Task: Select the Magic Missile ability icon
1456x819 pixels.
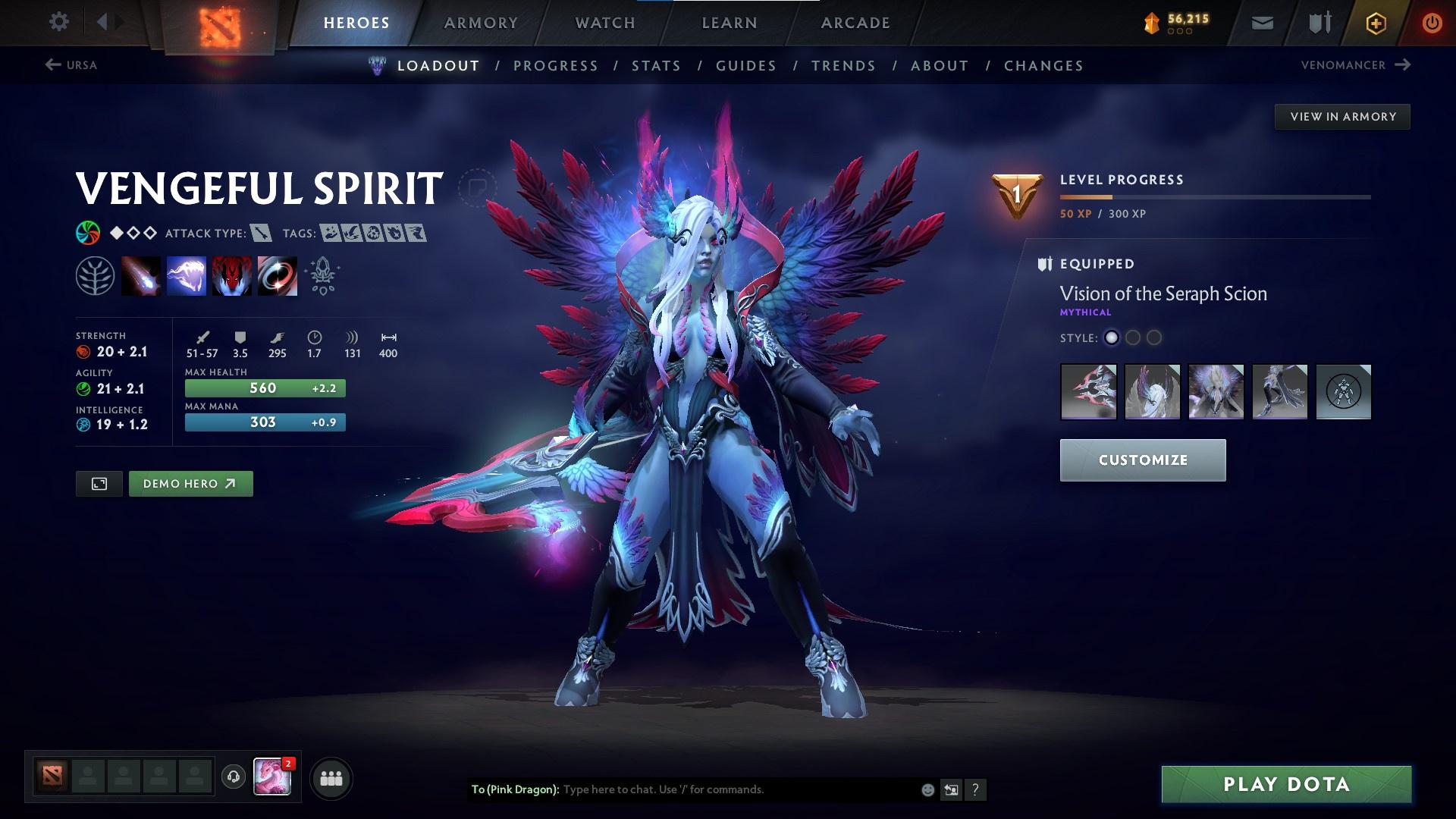Action: 140,275
